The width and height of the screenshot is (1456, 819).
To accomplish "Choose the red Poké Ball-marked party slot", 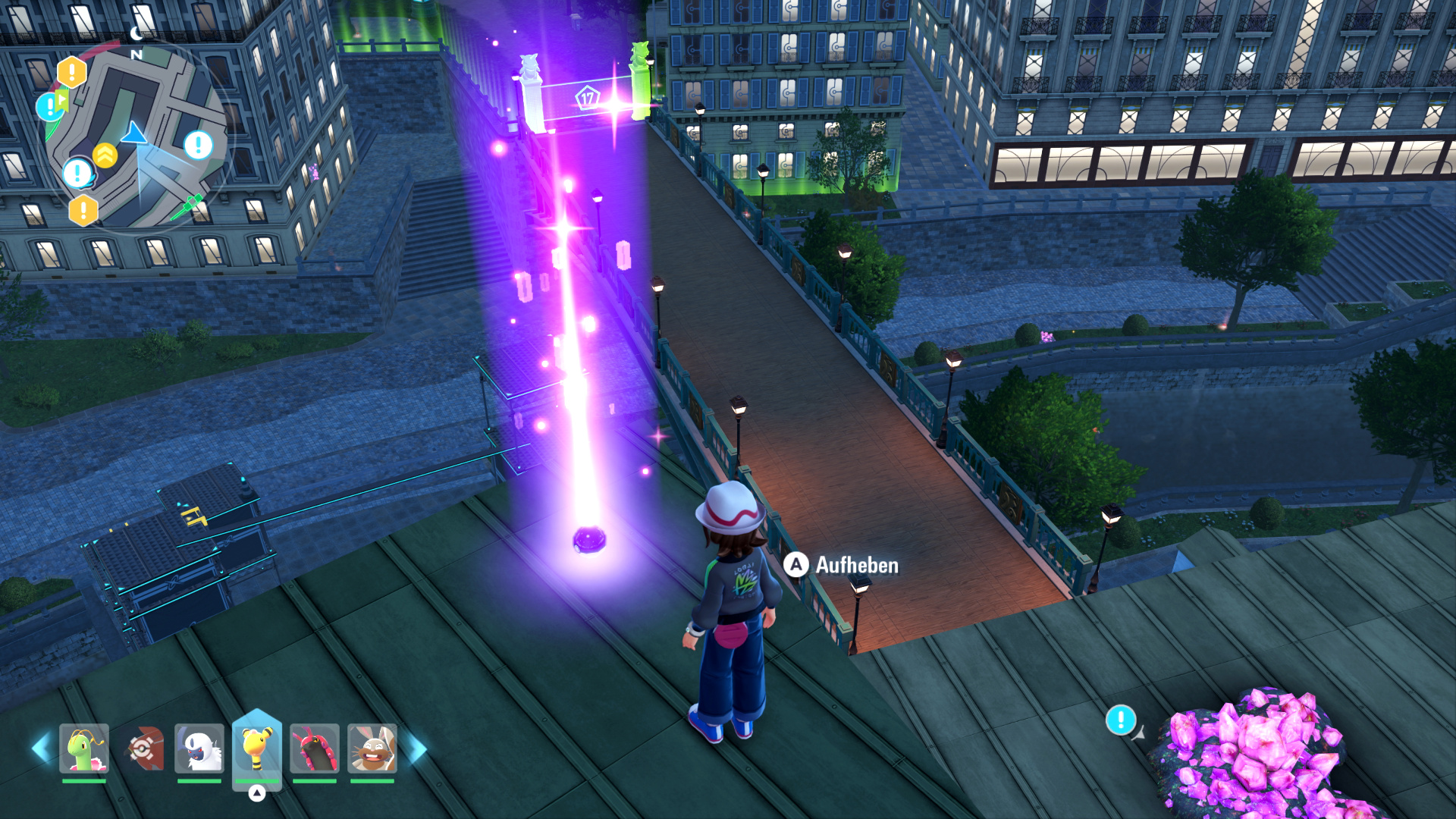I will tap(143, 748).
